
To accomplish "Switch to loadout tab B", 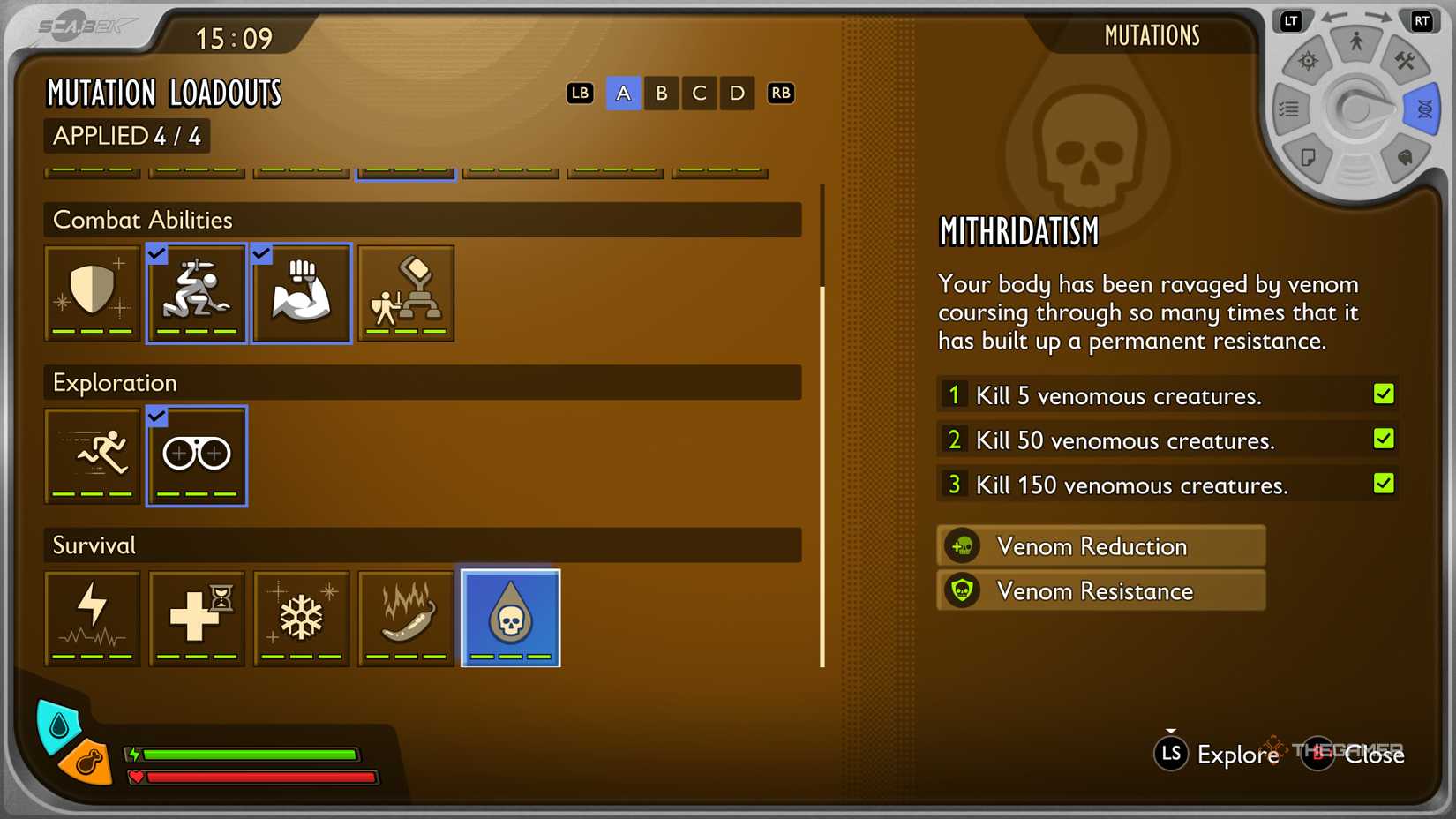I will pos(661,93).
